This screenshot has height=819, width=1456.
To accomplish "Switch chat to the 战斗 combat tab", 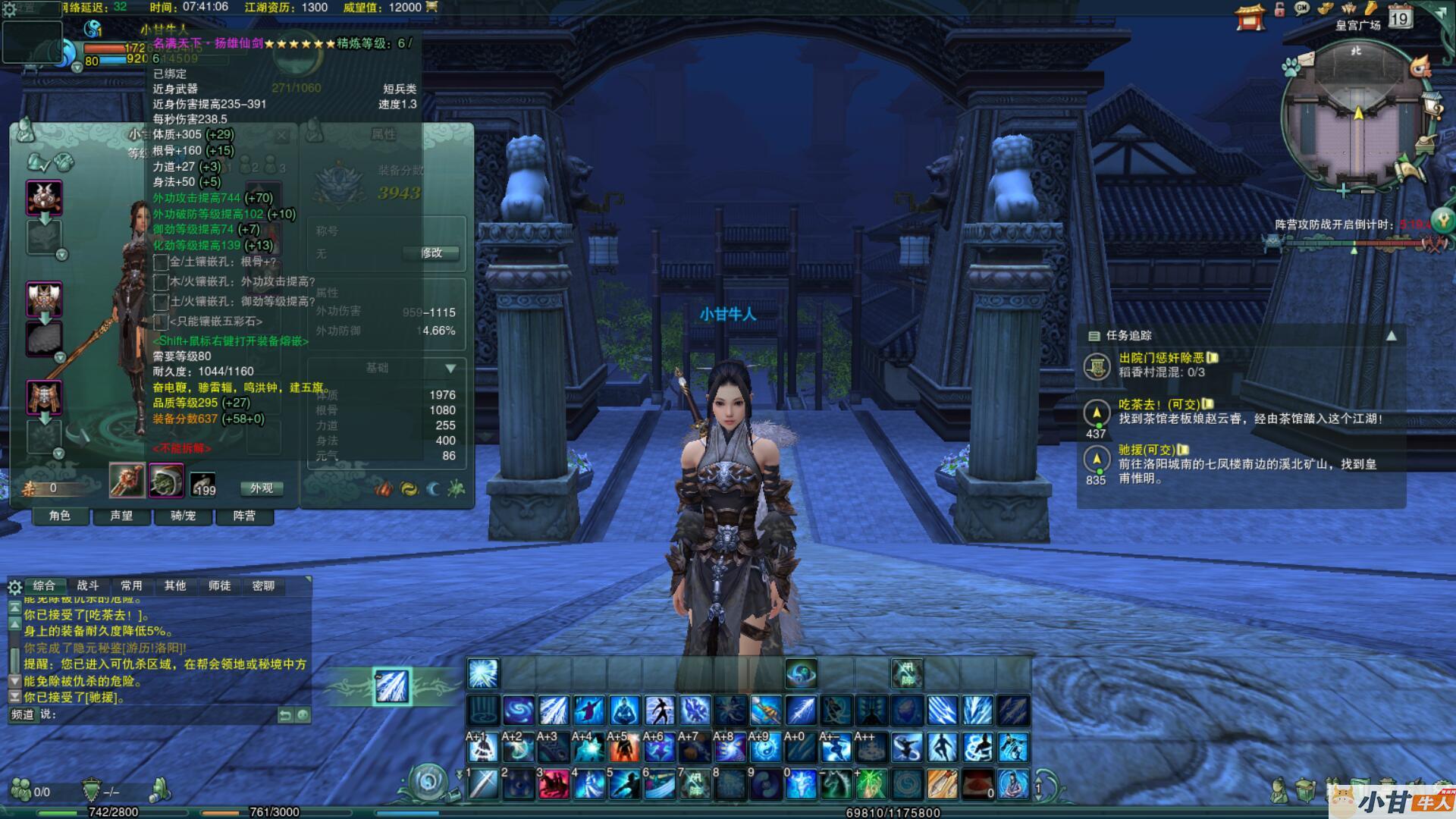I will point(88,585).
